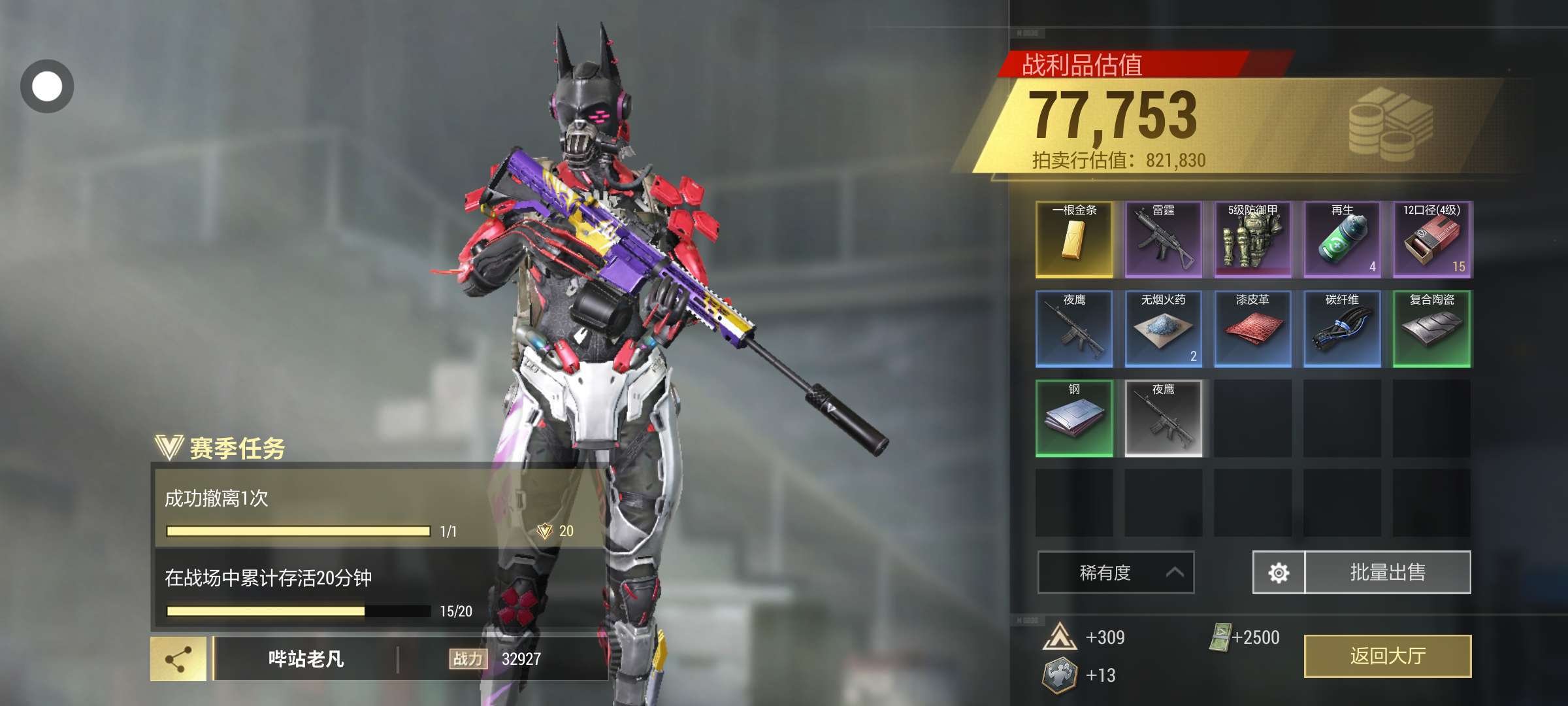Click the 再生 canister item slot
Viewport: 1568px width, 706px height.
pyautogui.click(x=1342, y=239)
